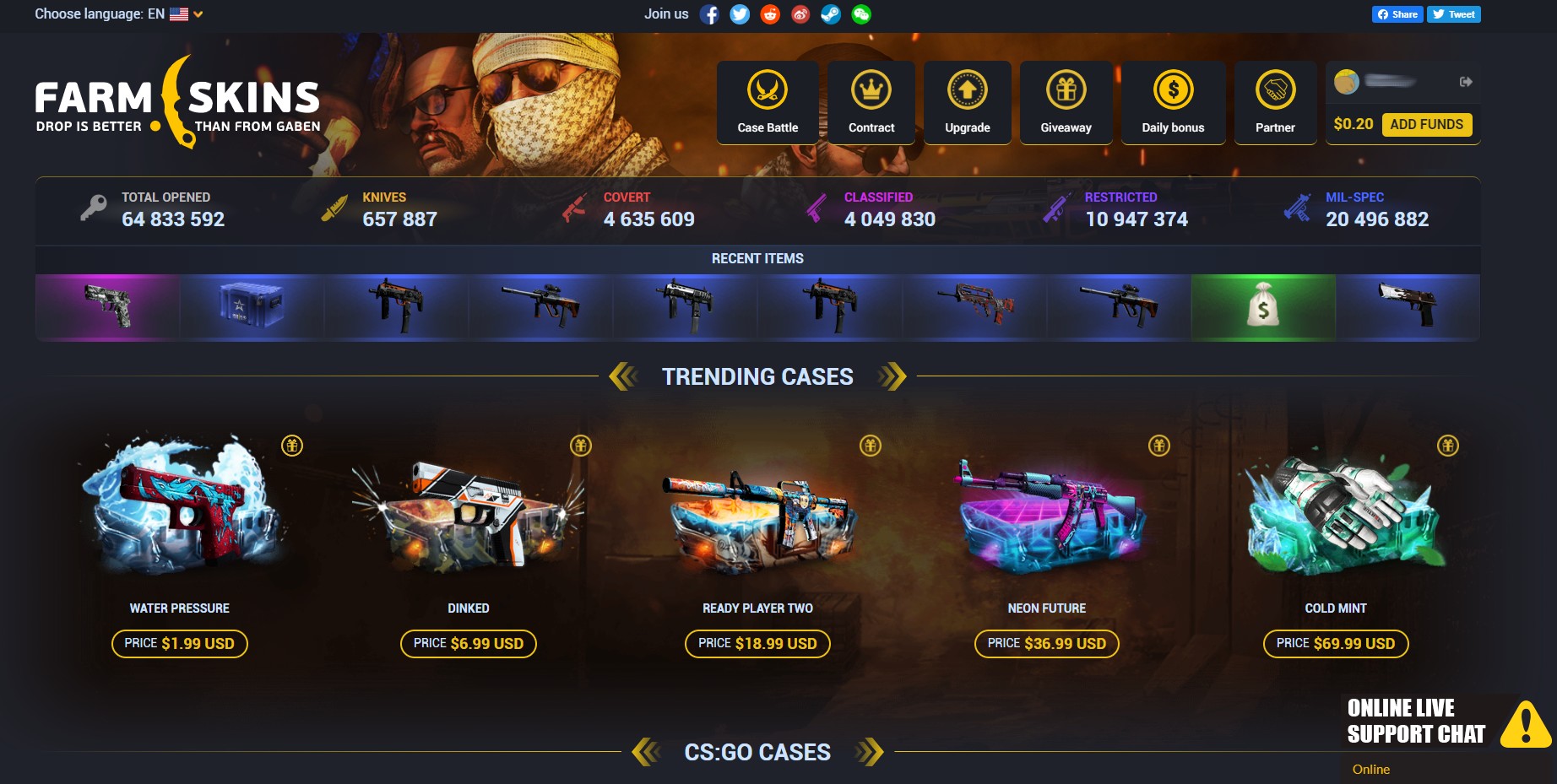Open the Partner program

tap(1275, 101)
